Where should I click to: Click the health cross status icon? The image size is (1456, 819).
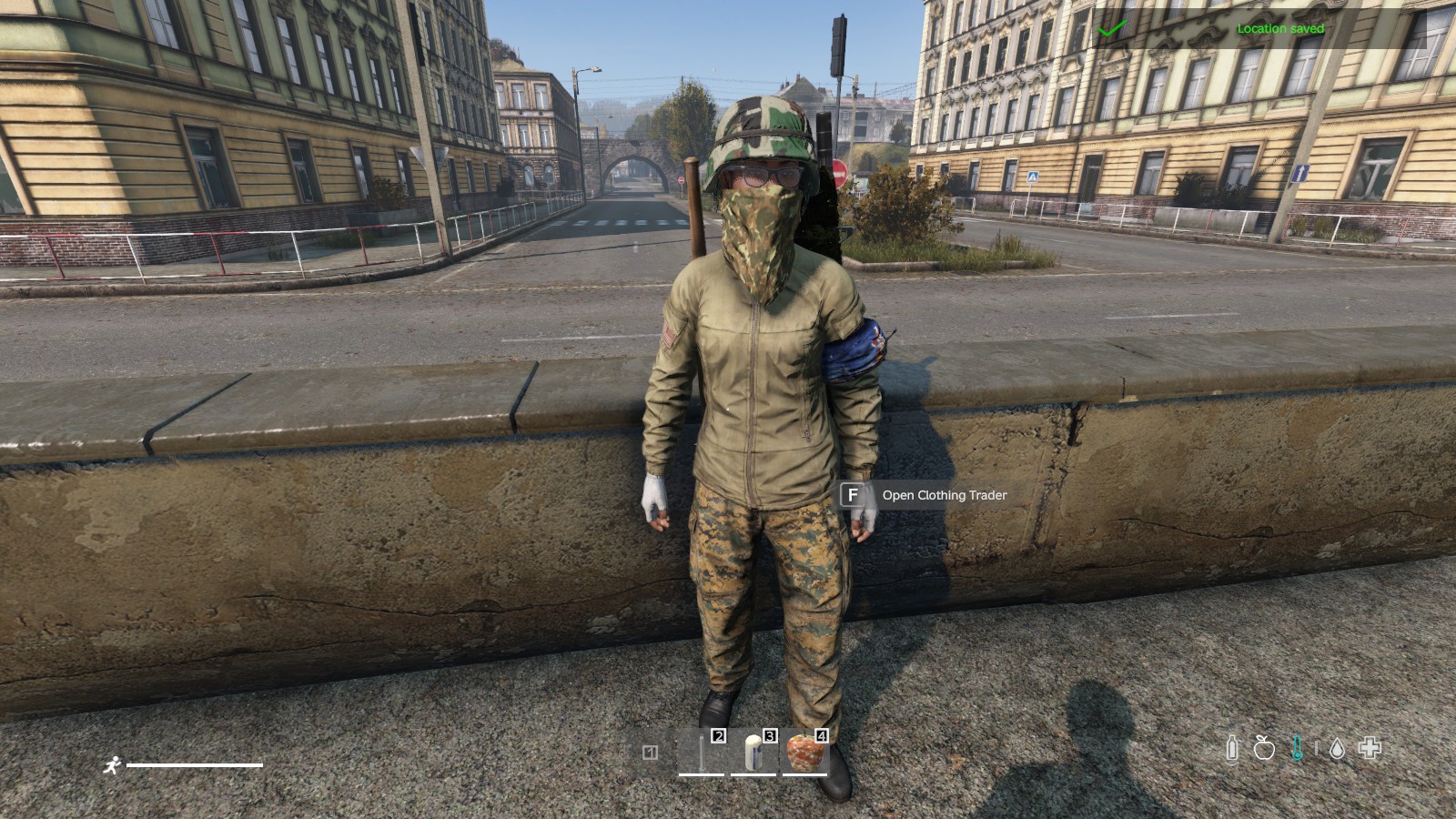click(x=1370, y=748)
